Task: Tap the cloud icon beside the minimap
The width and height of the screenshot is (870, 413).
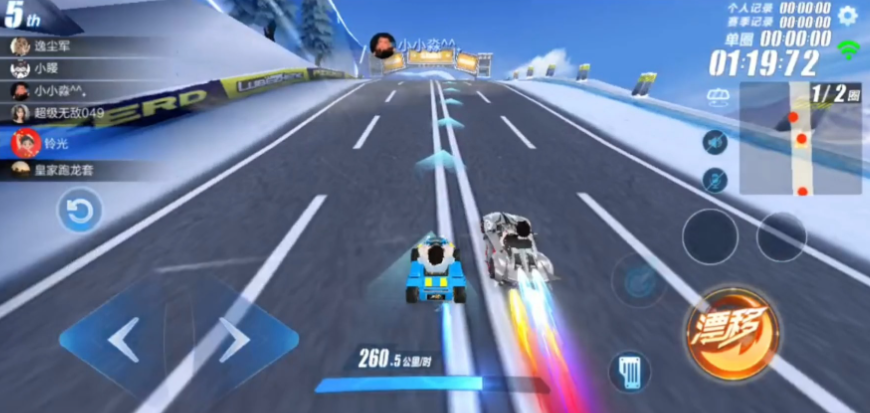Action: click(717, 96)
